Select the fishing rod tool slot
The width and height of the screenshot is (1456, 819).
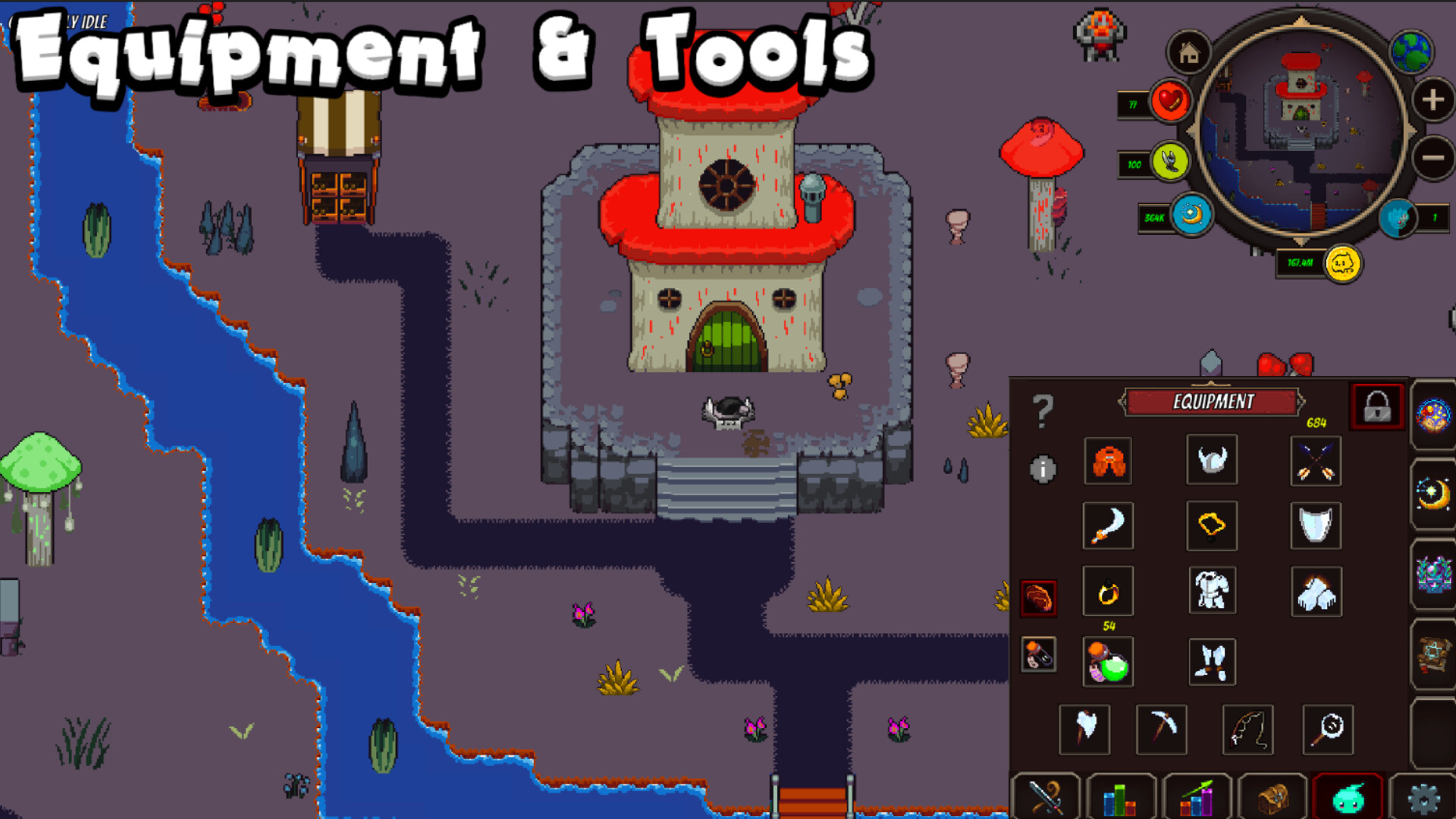coord(1250,730)
